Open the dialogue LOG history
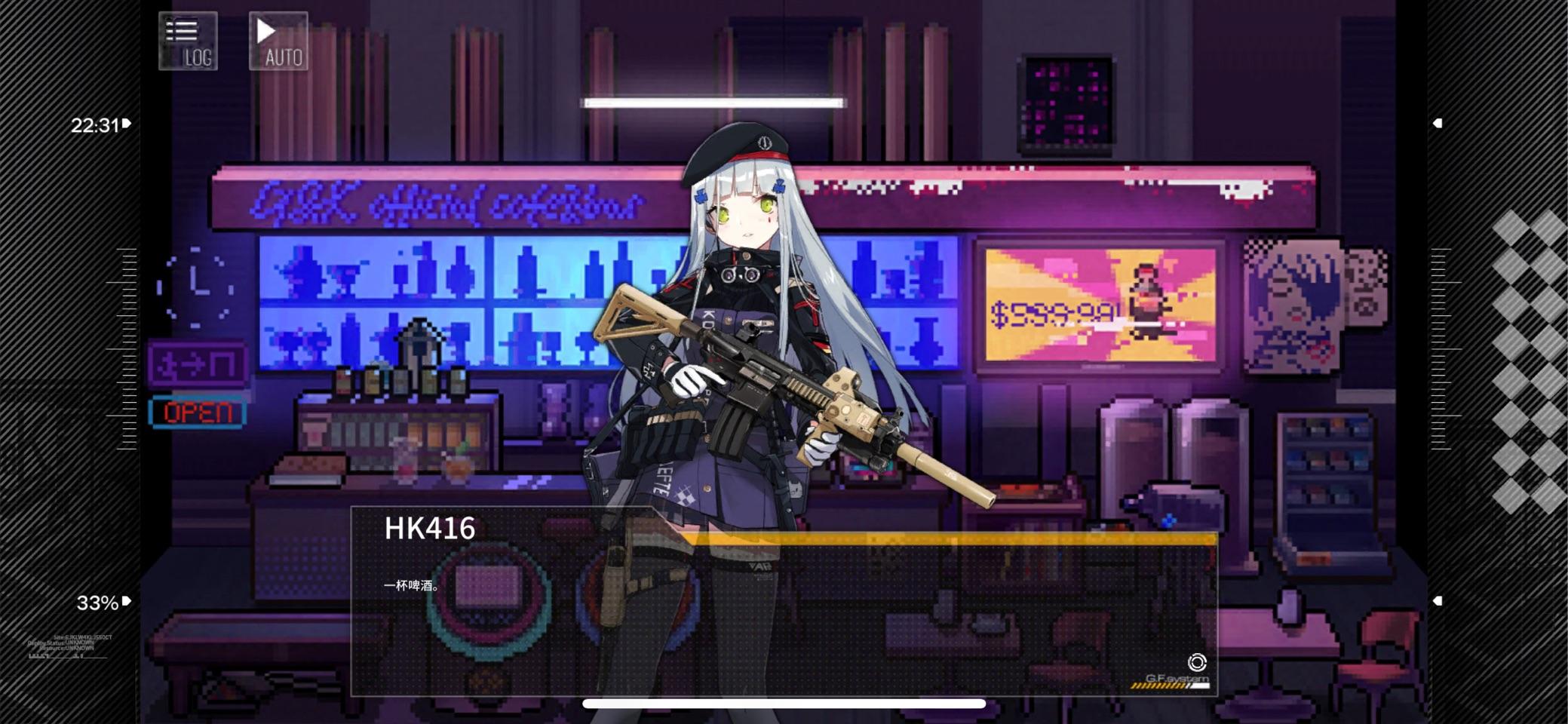This screenshot has width=1568, height=724. click(187, 39)
